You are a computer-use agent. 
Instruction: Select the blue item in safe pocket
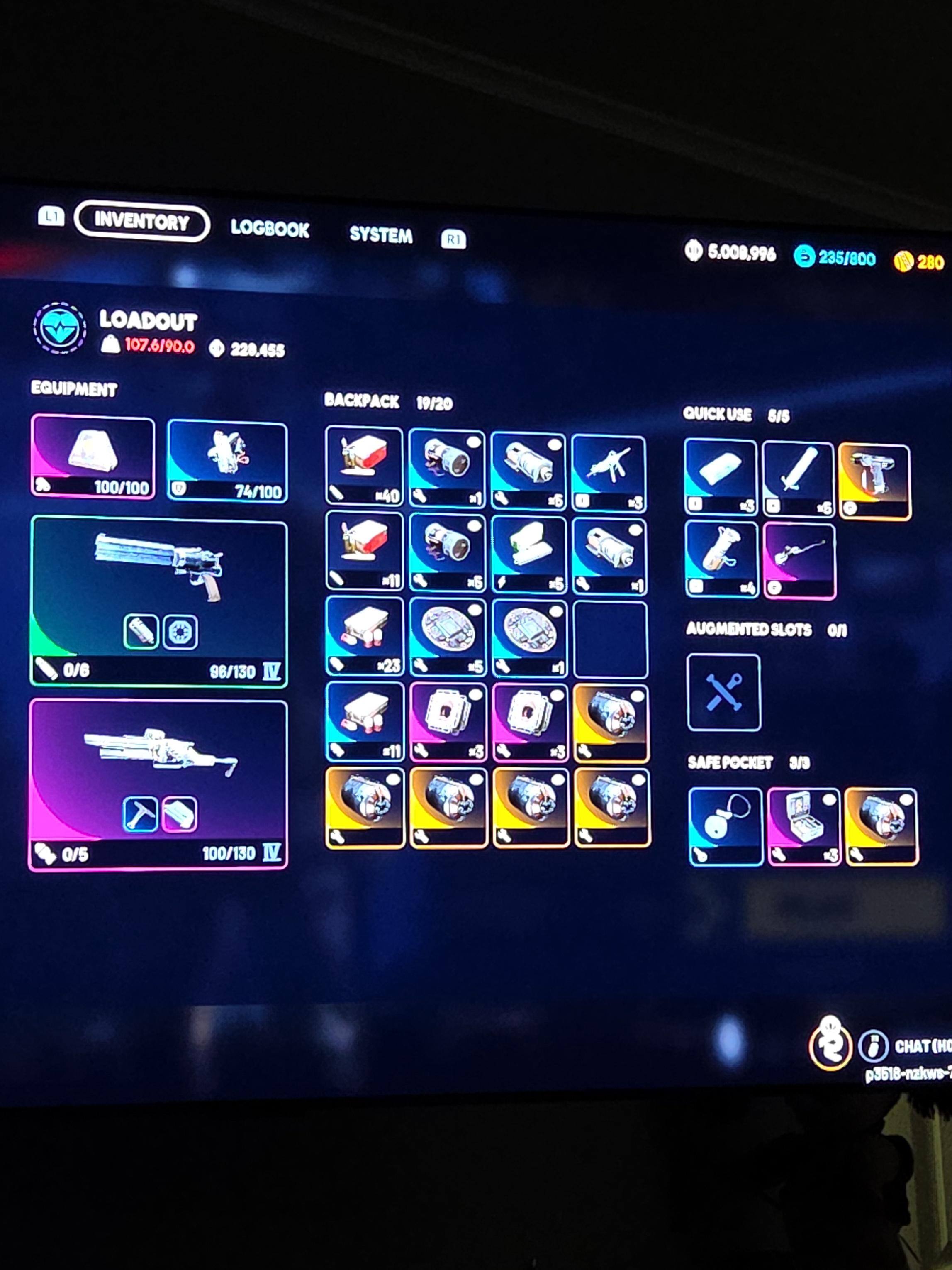[726, 825]
